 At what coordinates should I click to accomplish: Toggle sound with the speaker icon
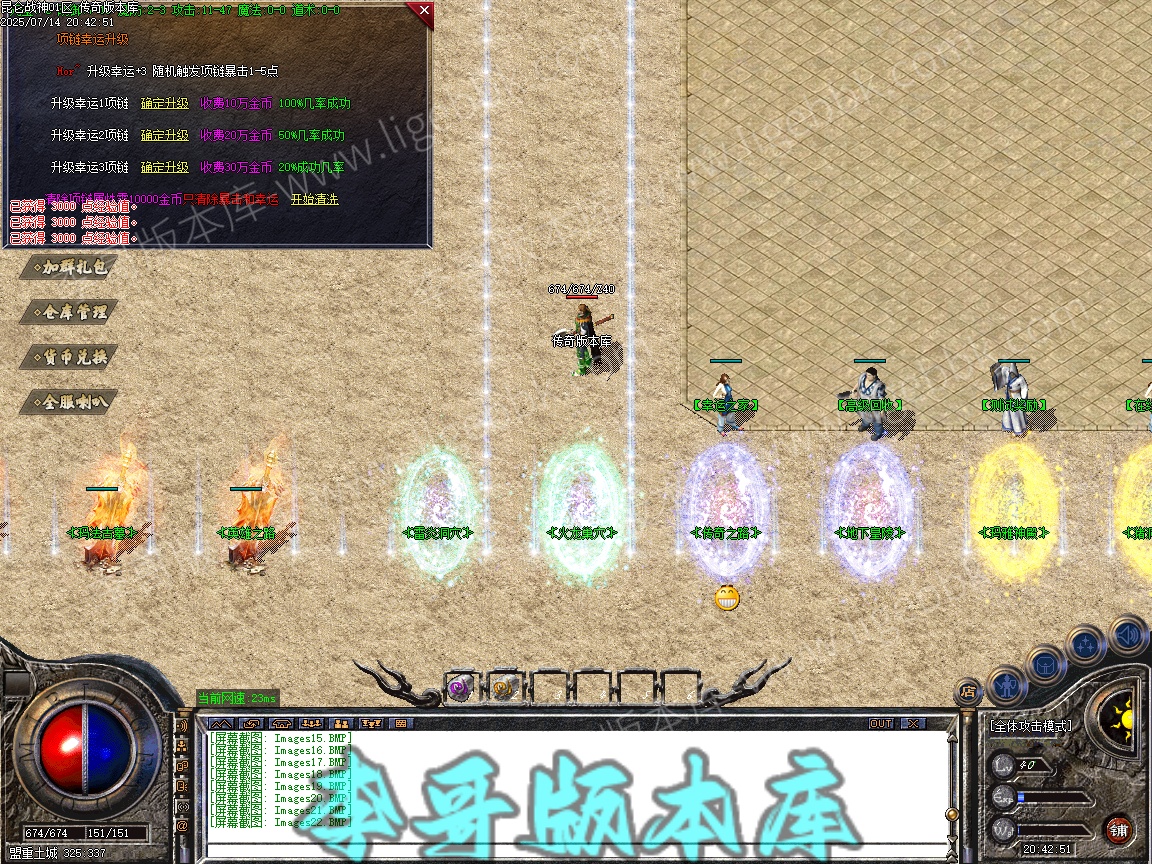[x=1127, y=633]
